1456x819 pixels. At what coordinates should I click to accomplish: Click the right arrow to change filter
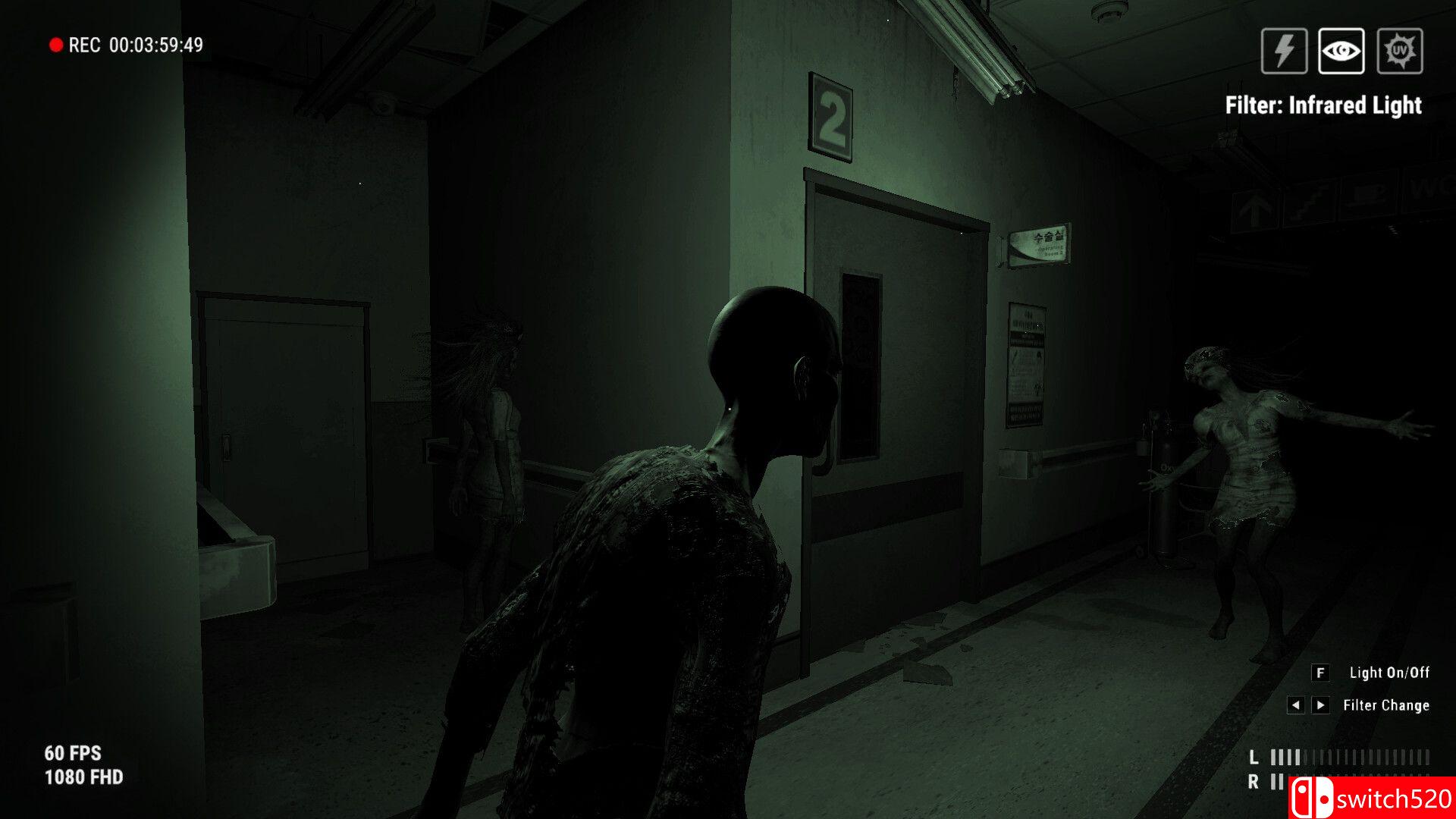pos(1319,704)
